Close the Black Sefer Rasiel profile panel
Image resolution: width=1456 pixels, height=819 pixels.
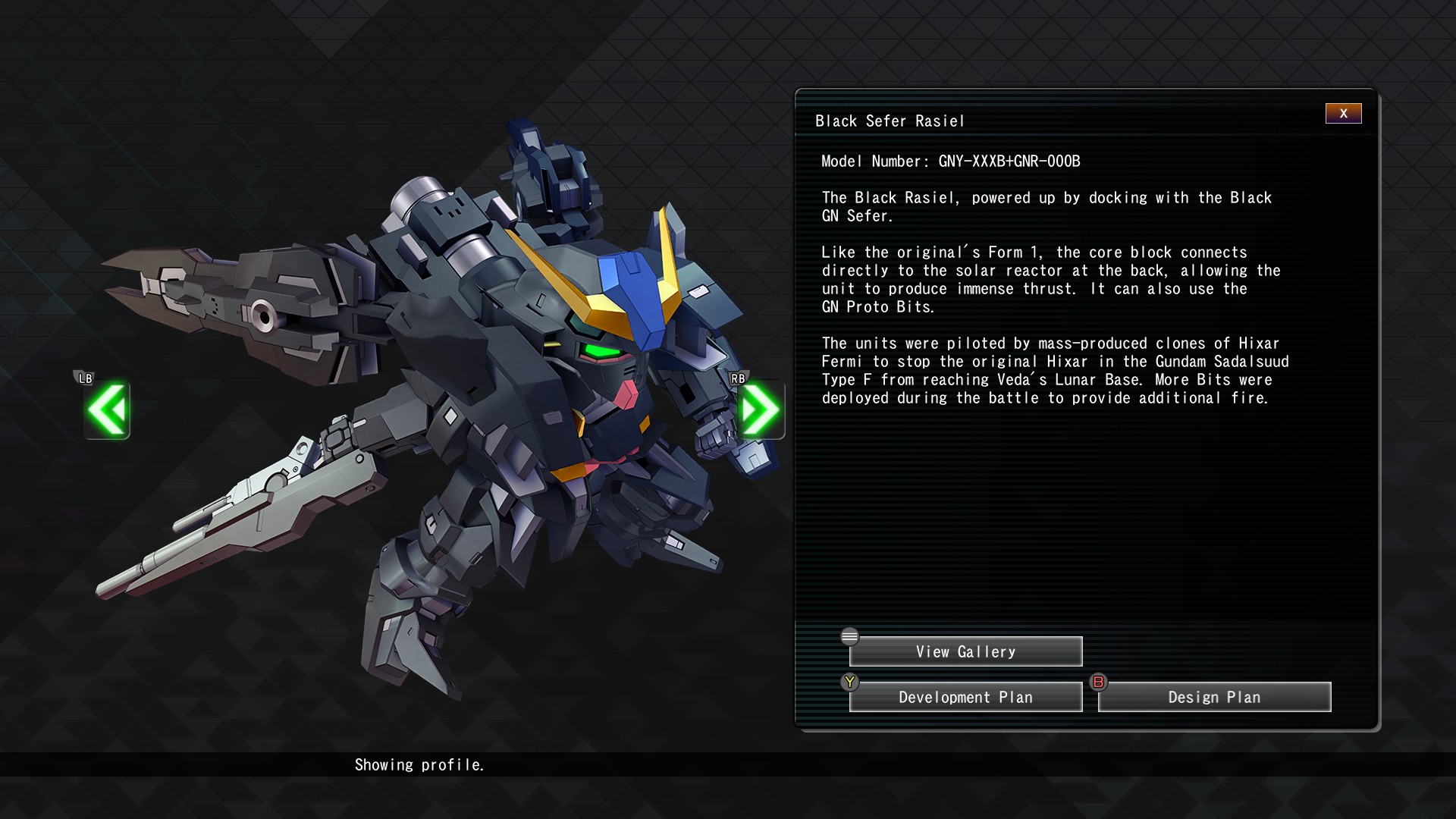(x=1343, y=114)
